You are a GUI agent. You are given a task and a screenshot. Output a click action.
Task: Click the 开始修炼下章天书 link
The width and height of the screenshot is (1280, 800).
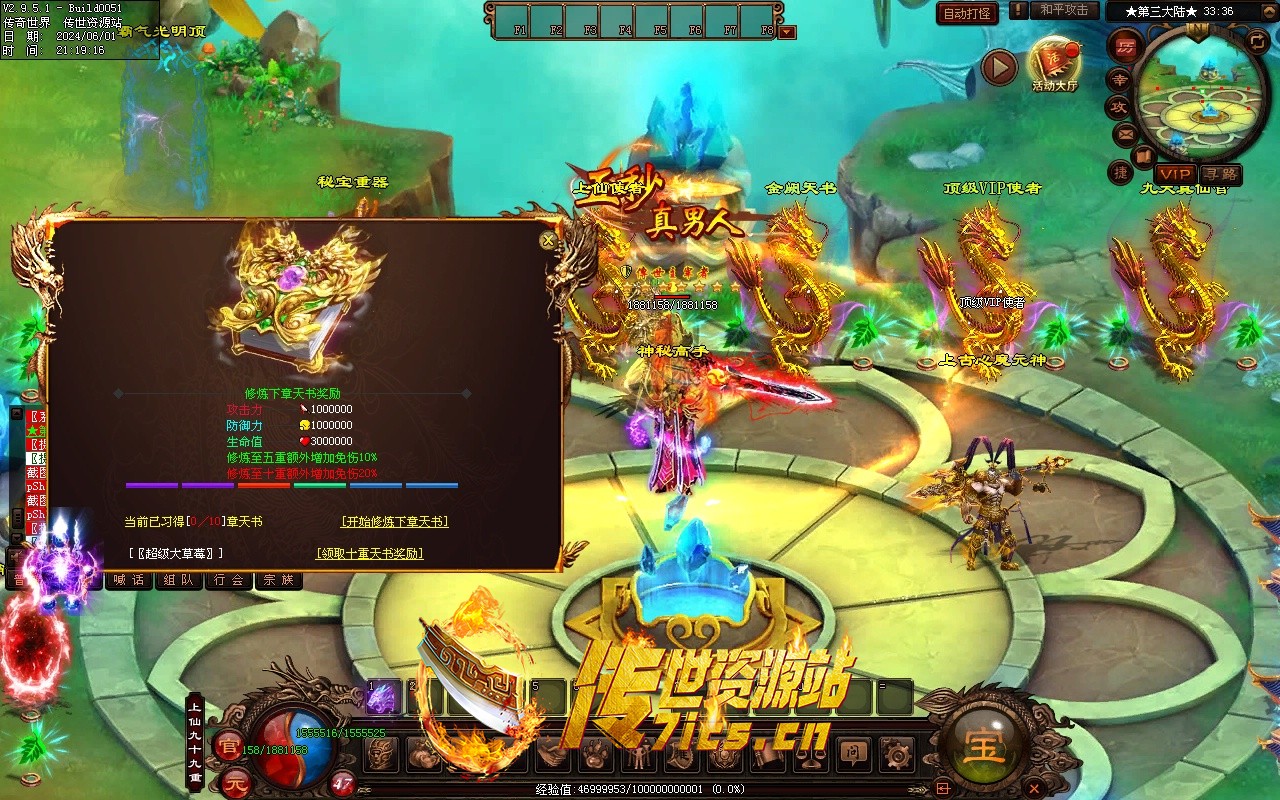coord(394,522)
